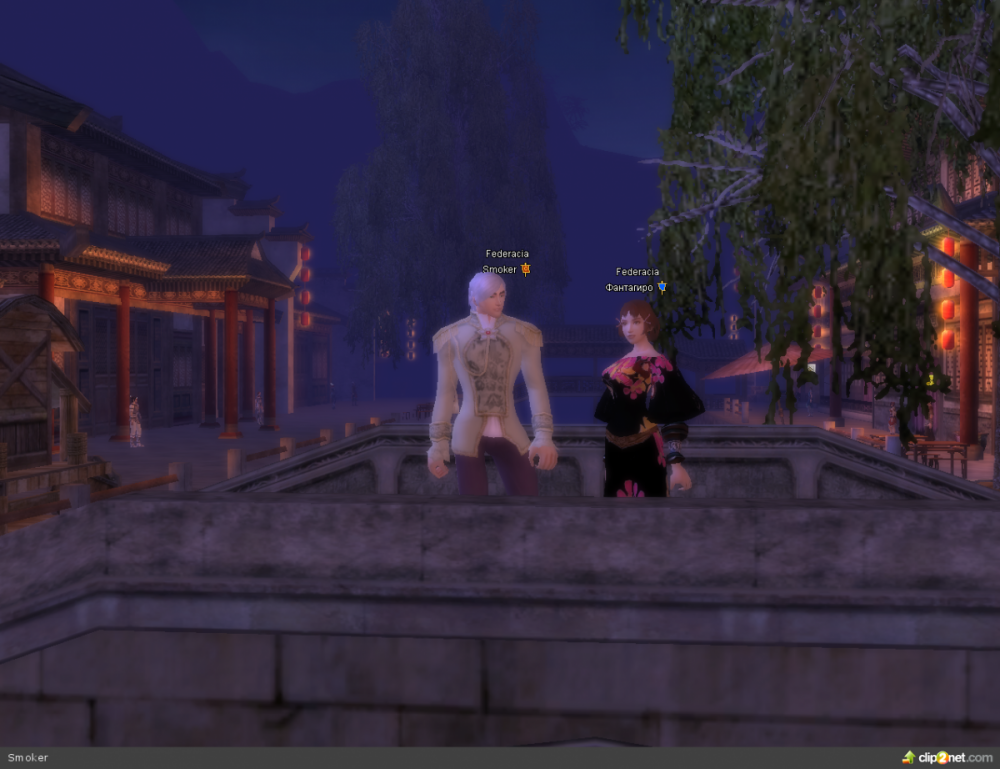Select the Фантагиро player nameplate
Viewport: 1000px width, 769px height.
click(630, 287)
